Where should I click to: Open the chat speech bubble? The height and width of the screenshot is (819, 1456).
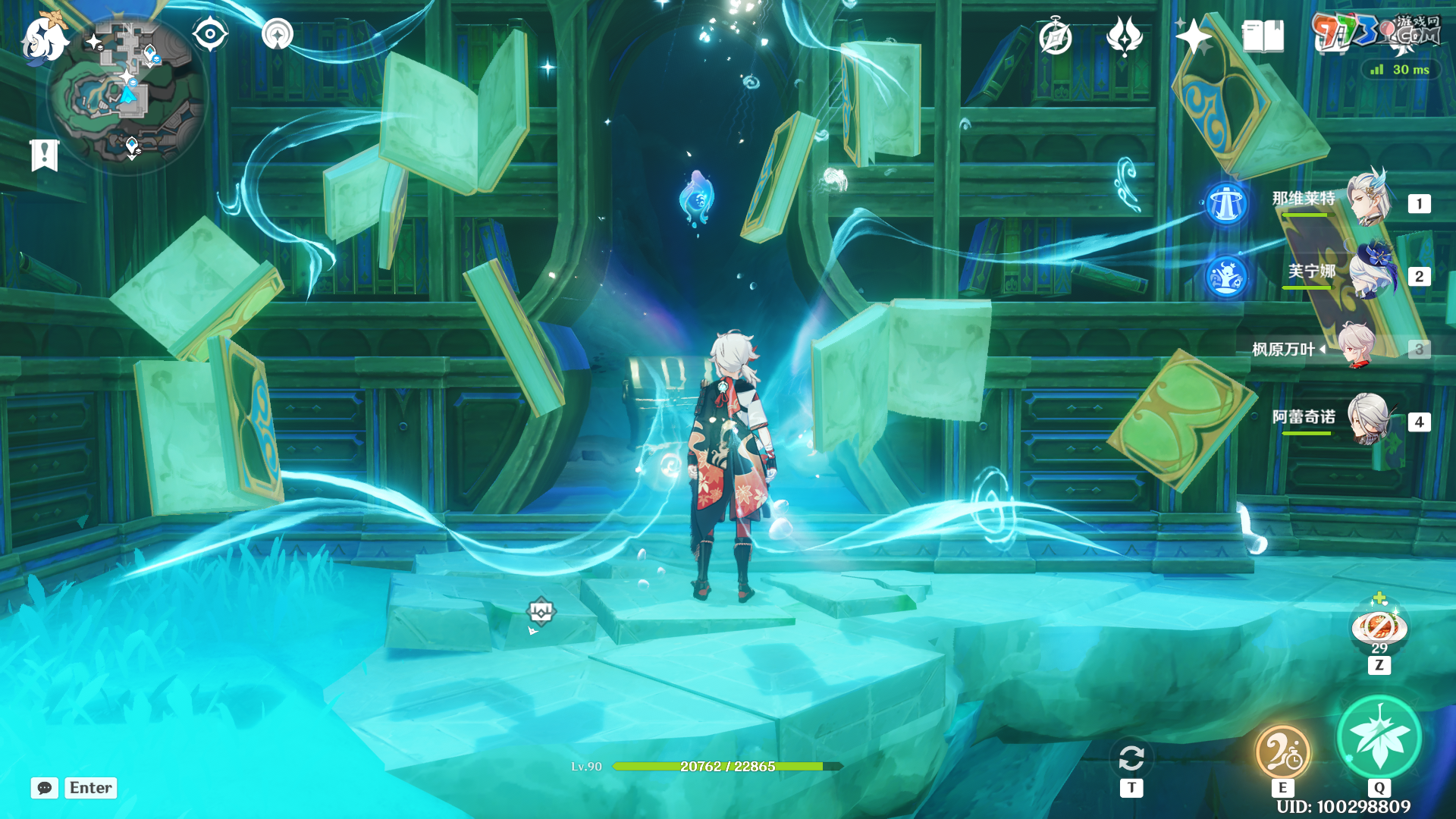click(x=45, y=788)
